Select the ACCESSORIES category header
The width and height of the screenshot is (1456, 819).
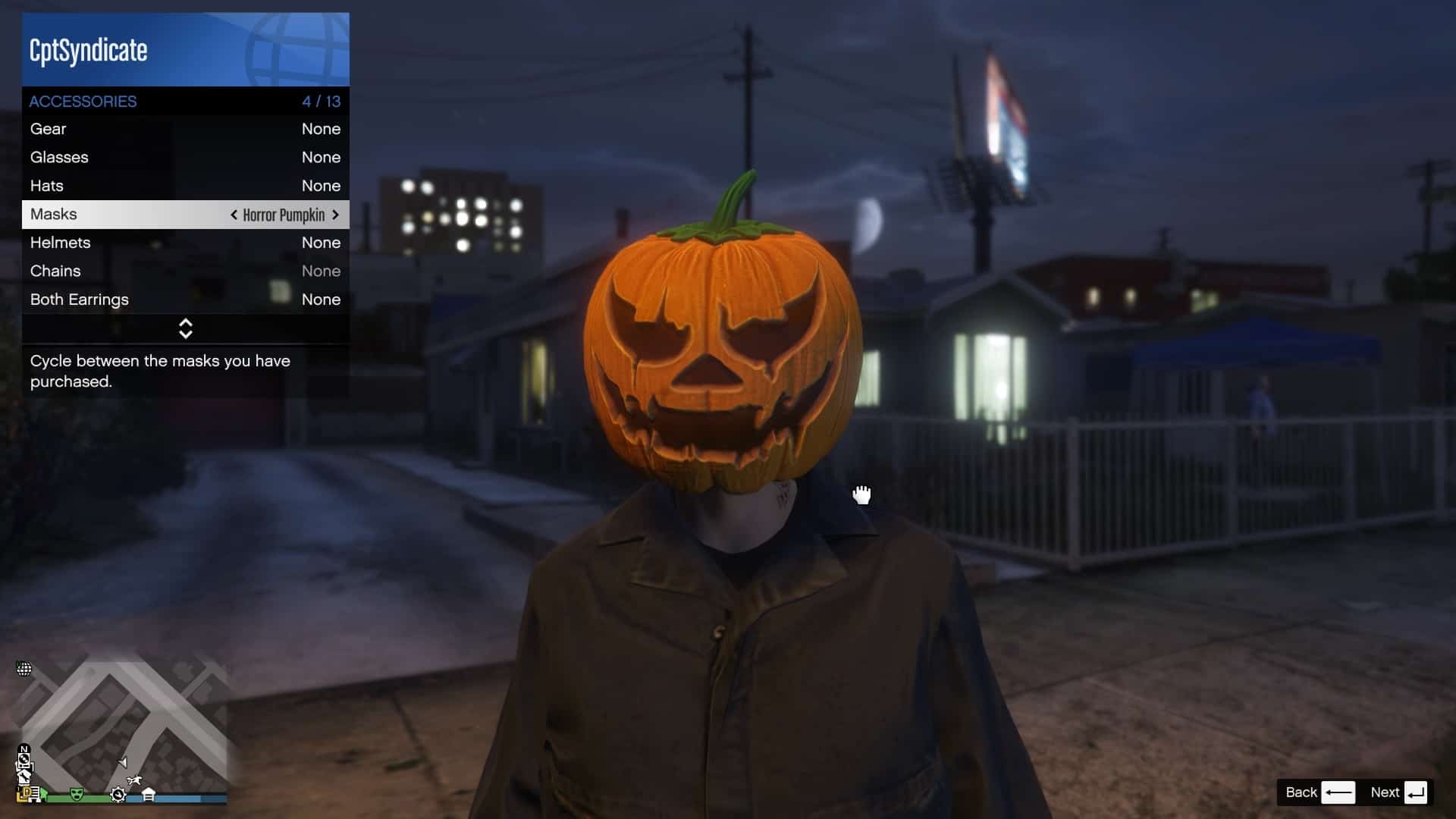(83, 101)
